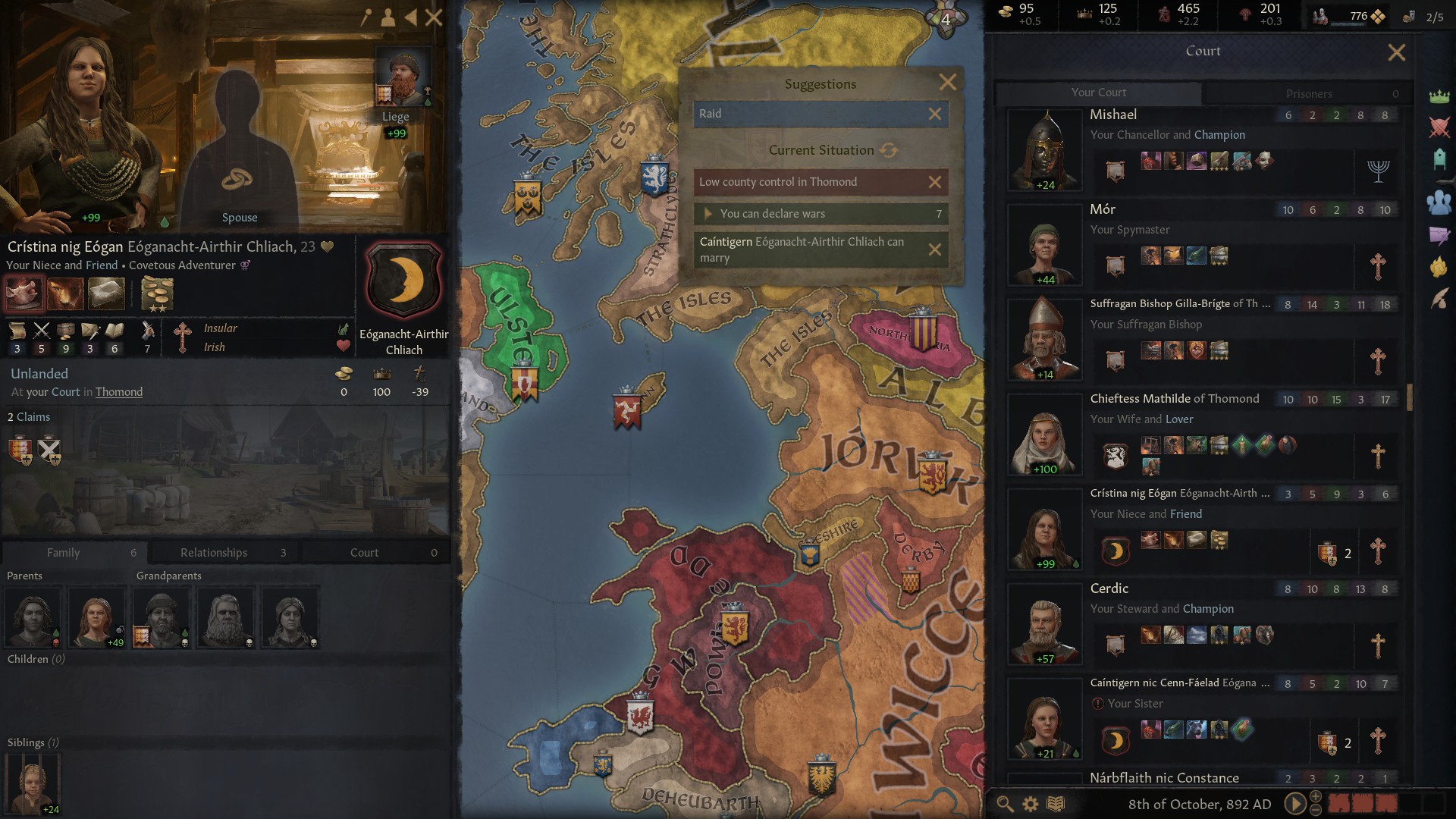Close the character window
The height and width of the screenshot is (819, 1456).
click(x=434, y=17)
